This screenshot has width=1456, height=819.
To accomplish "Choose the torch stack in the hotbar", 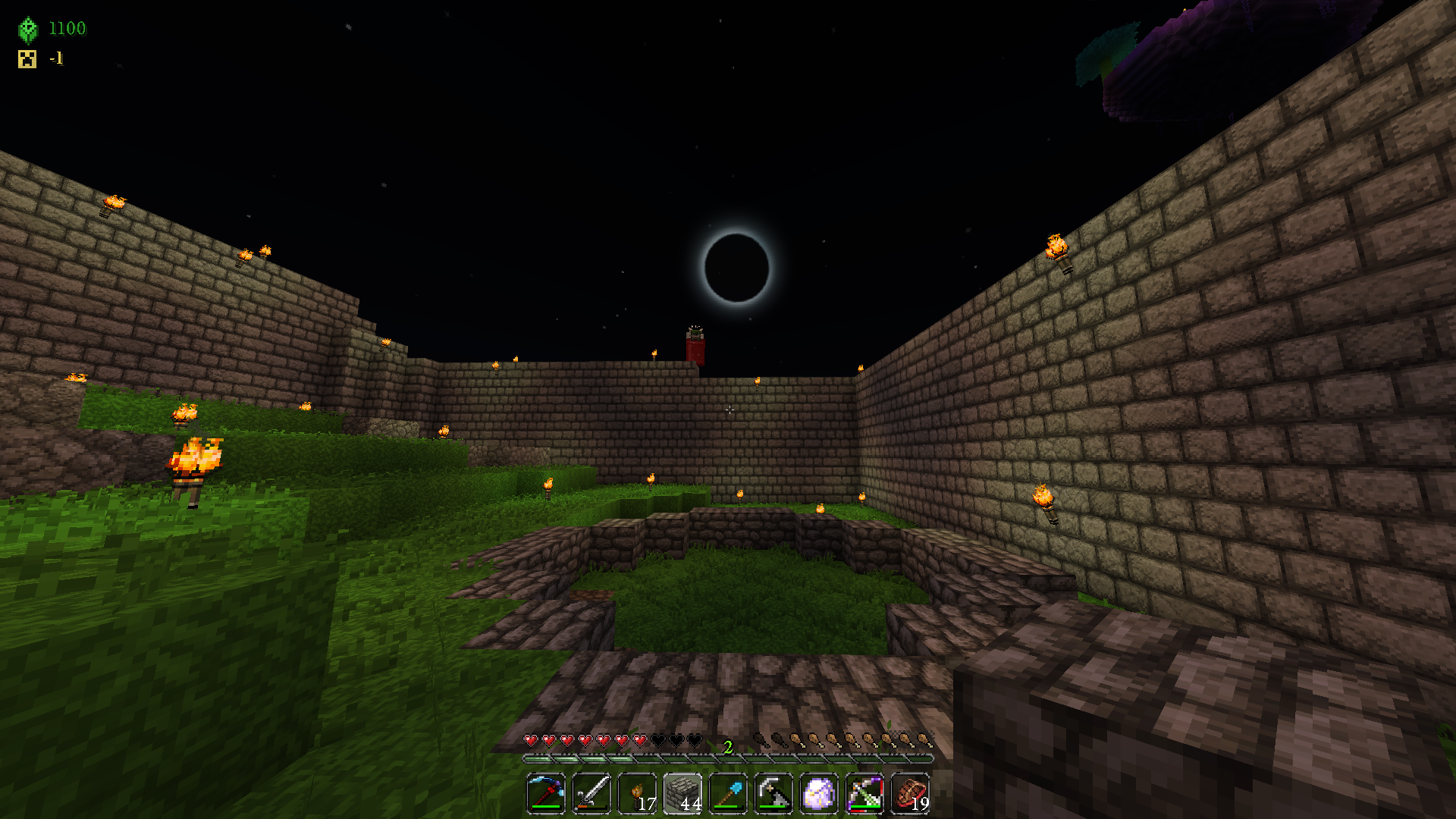I will coord(637,794).
